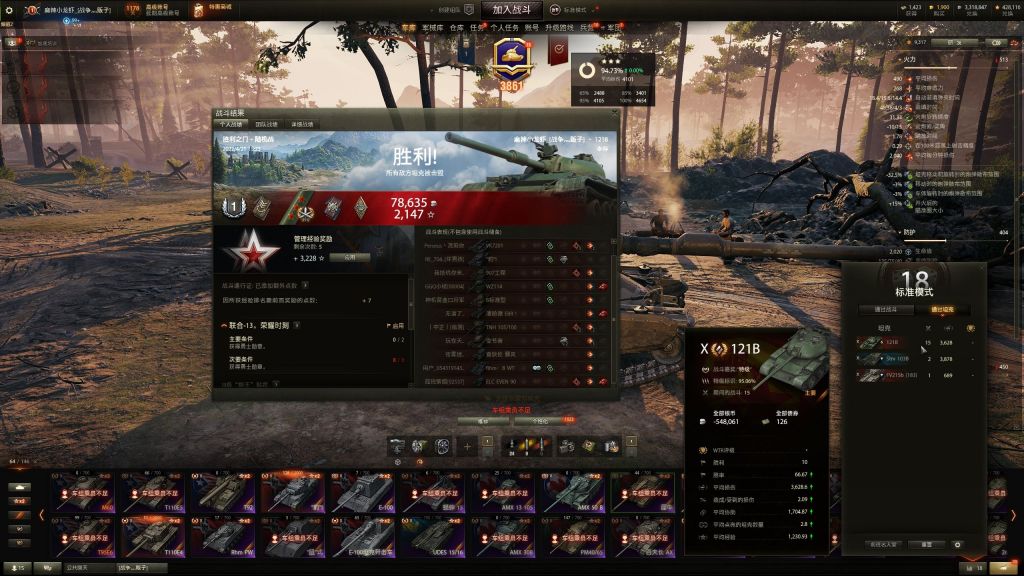
Task: Open the 维修 repair button
Action: (x=483, y=421)
